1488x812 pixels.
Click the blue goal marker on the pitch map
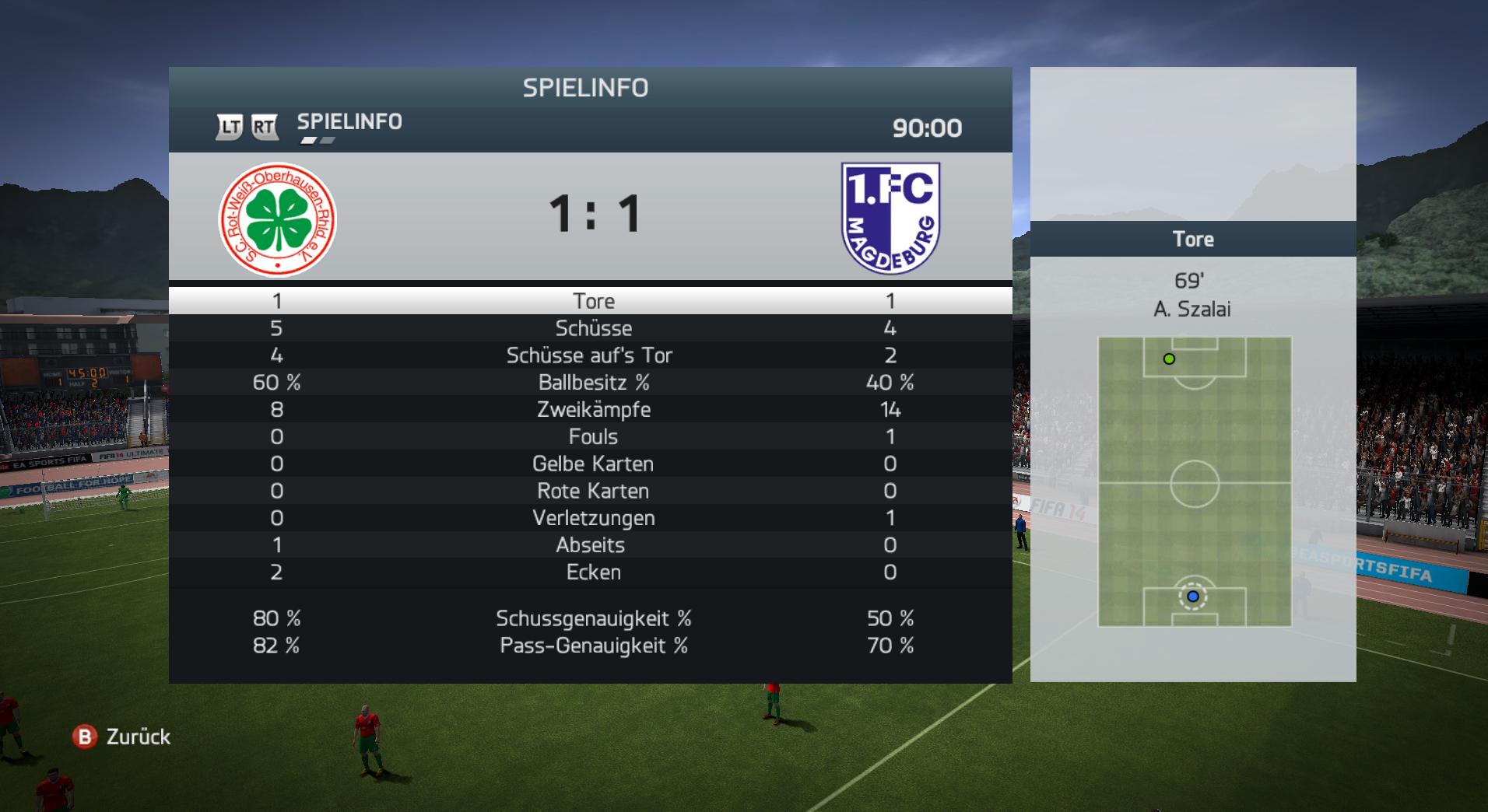click(1192, 597)
